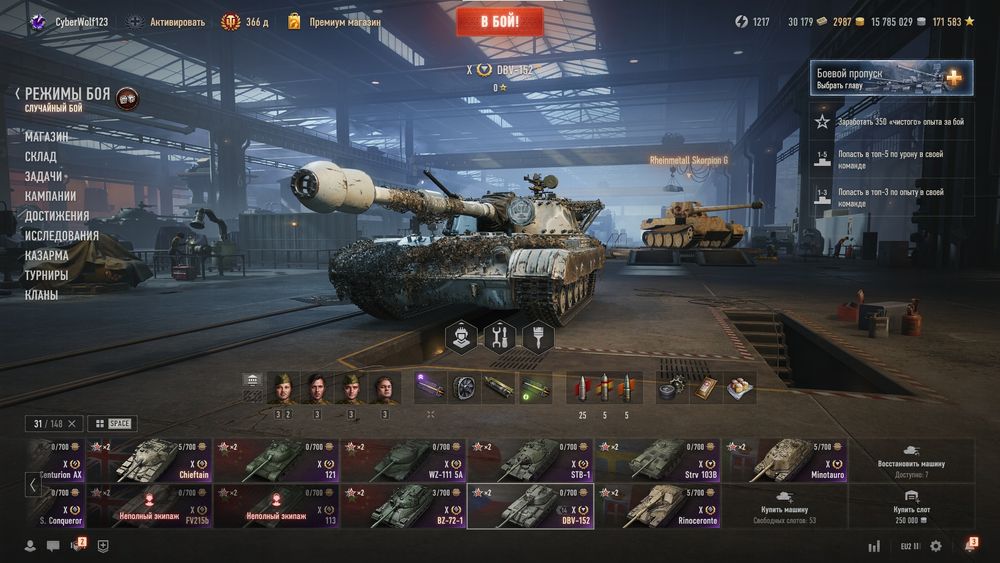Open the КЛАНЫ clans menu

(42, 295)
